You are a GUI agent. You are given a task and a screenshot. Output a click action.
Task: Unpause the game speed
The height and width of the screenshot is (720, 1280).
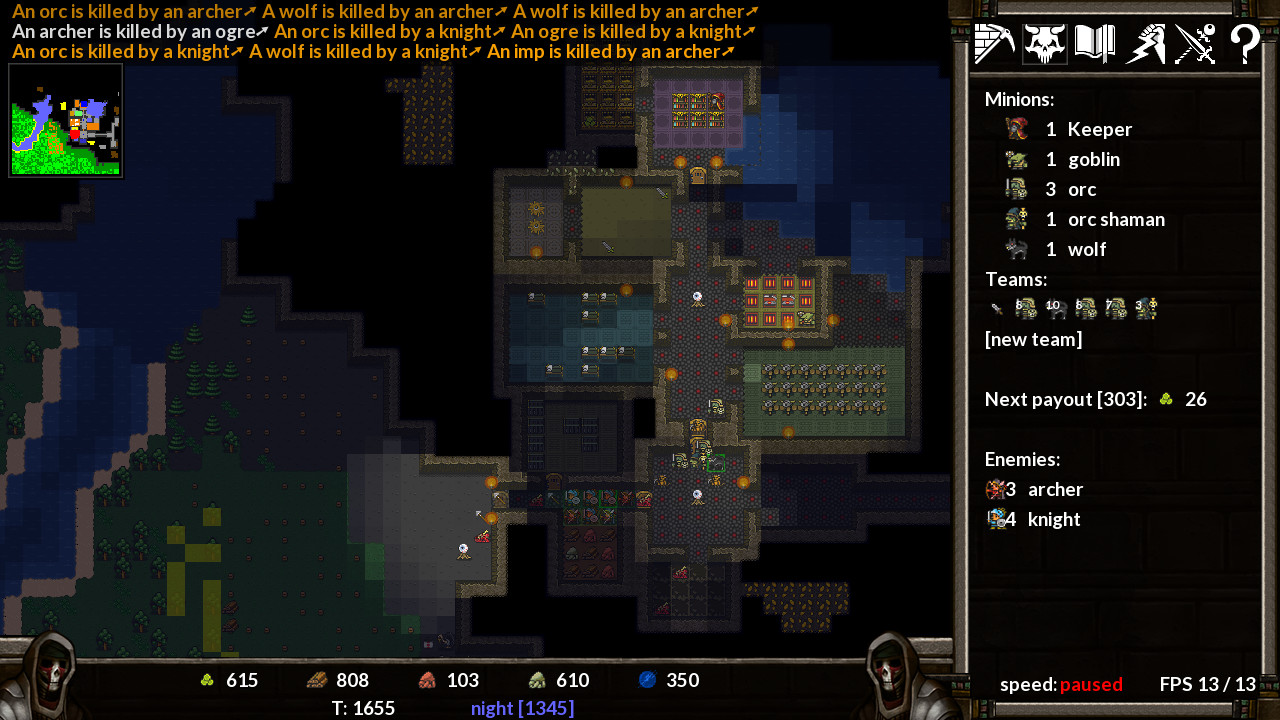[x=1091, y=685]
